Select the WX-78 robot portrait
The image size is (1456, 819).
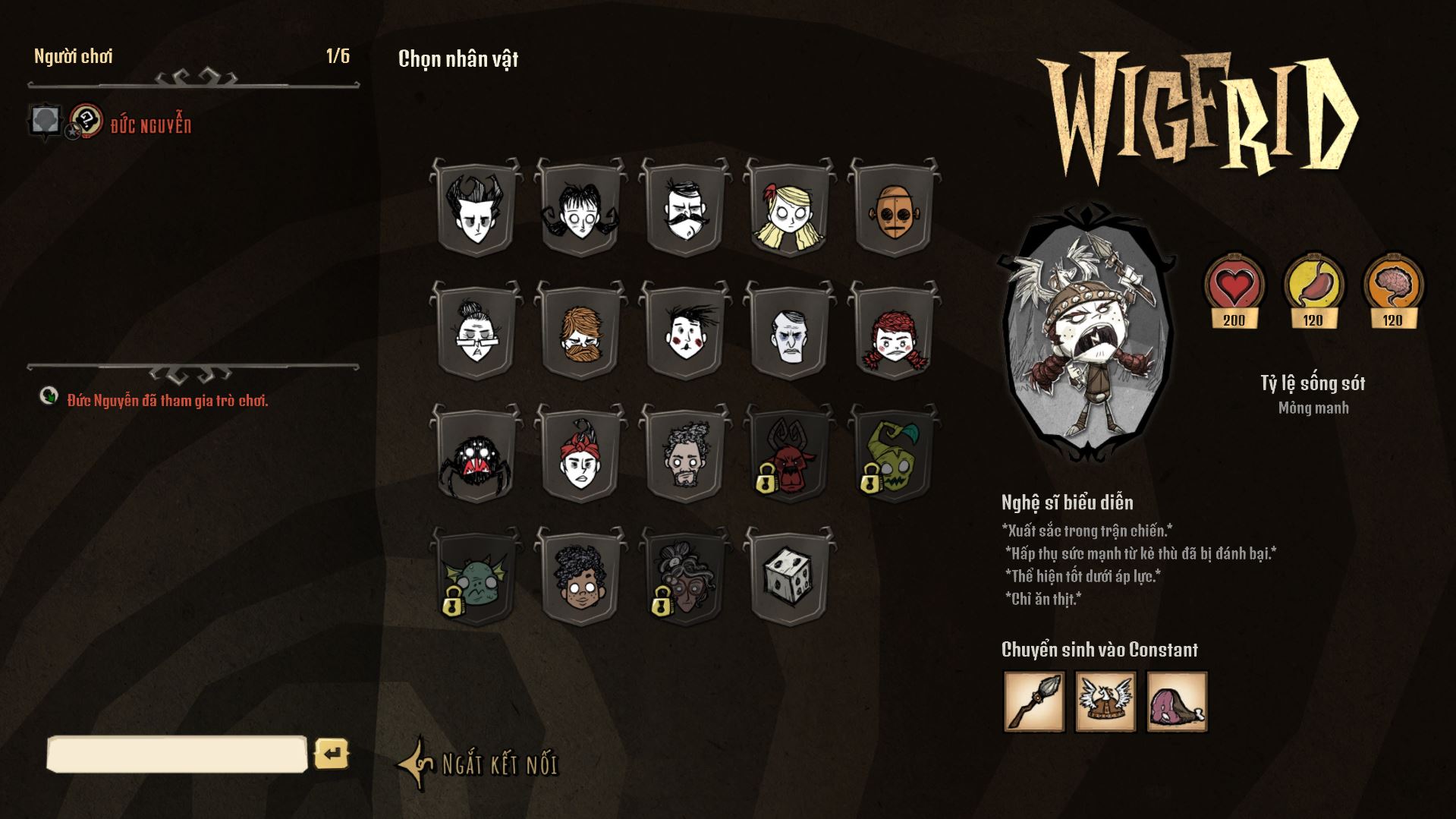point(896,209)
